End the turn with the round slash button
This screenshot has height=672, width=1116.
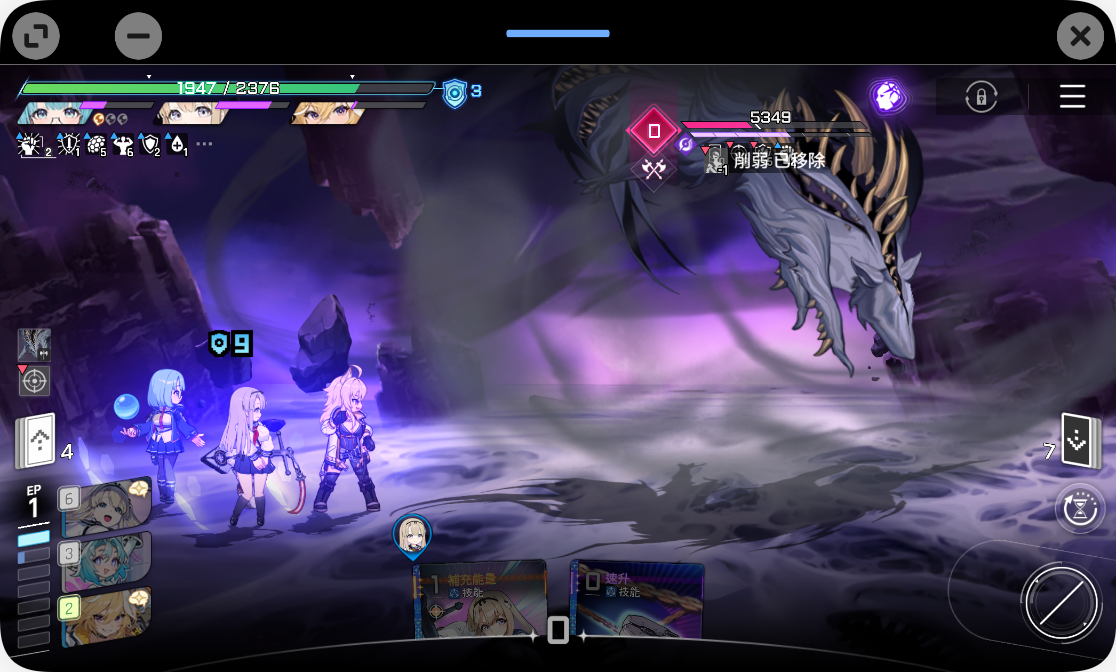point(1060,603)
